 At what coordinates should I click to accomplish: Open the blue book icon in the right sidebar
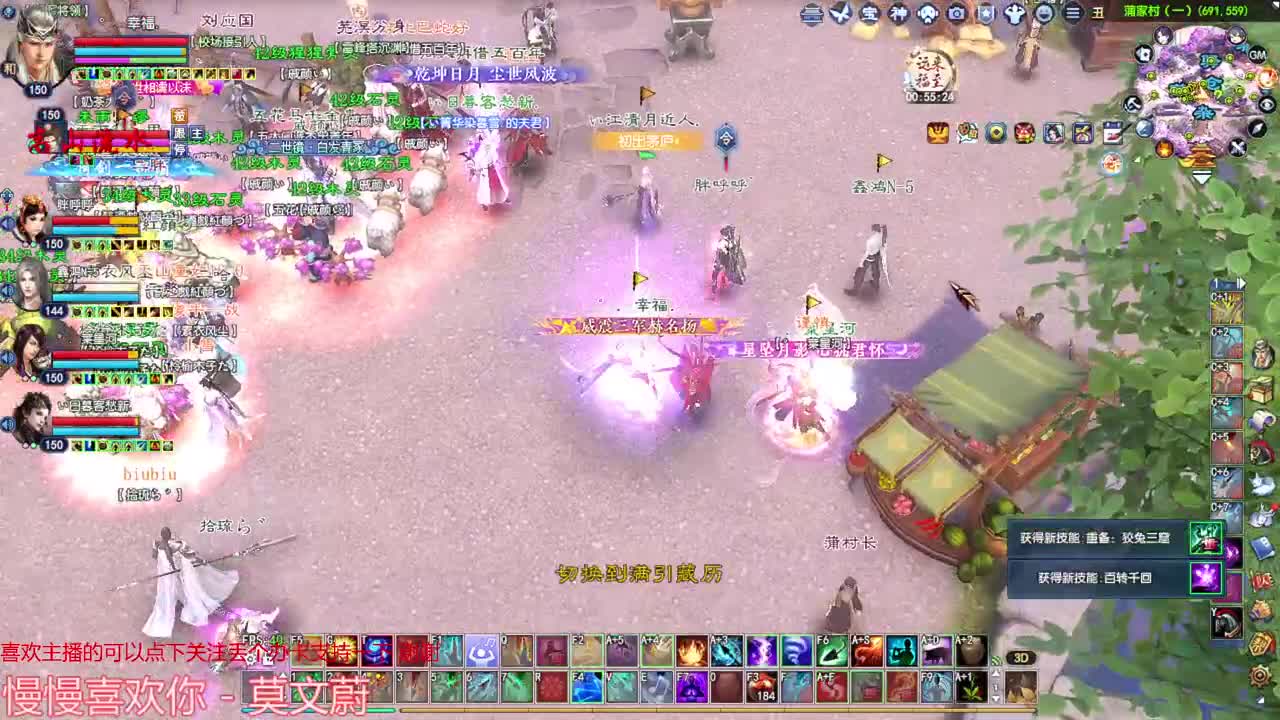pos(1263,548)
